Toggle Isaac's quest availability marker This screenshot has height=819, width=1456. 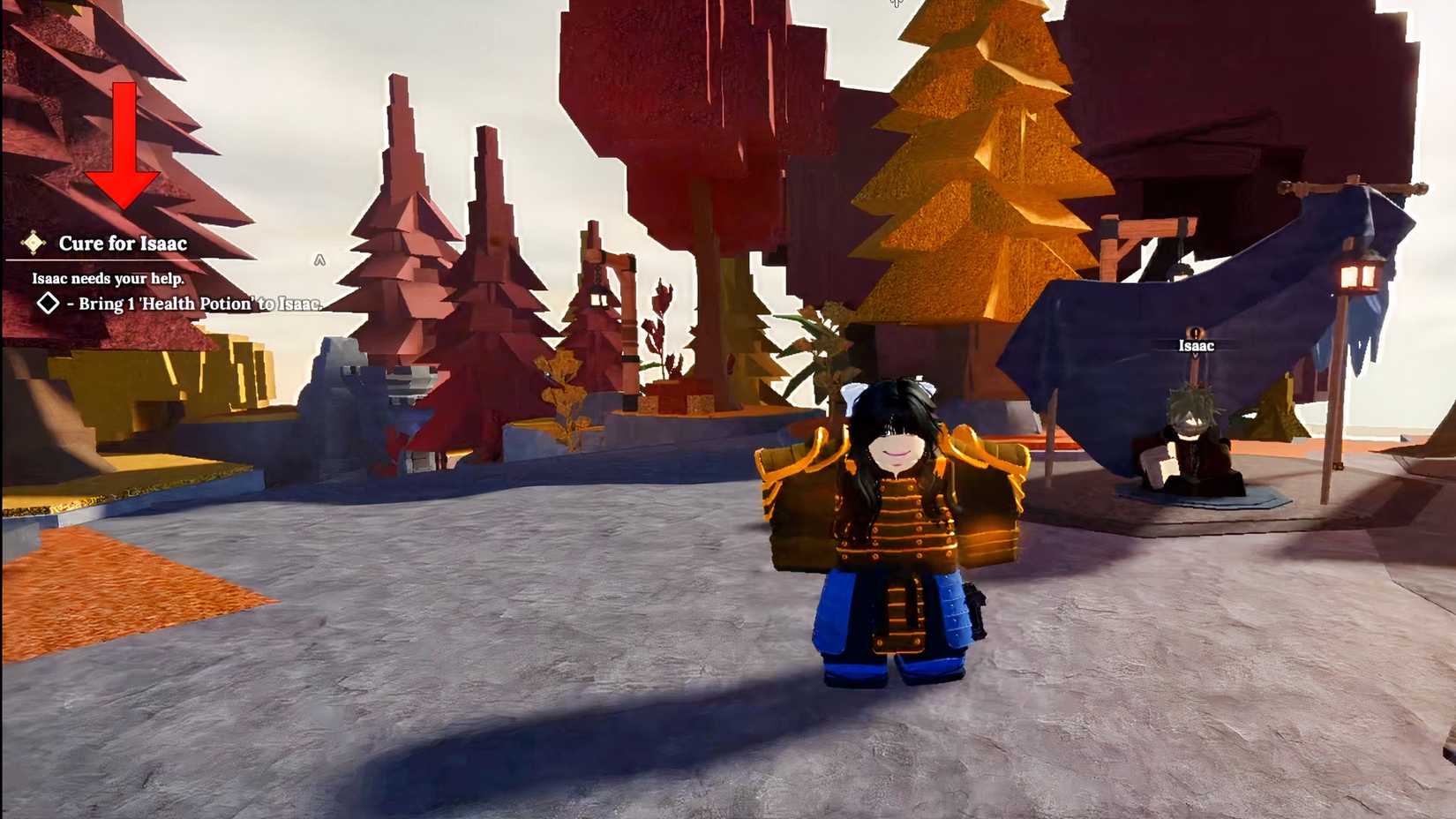pos(1195,334)
